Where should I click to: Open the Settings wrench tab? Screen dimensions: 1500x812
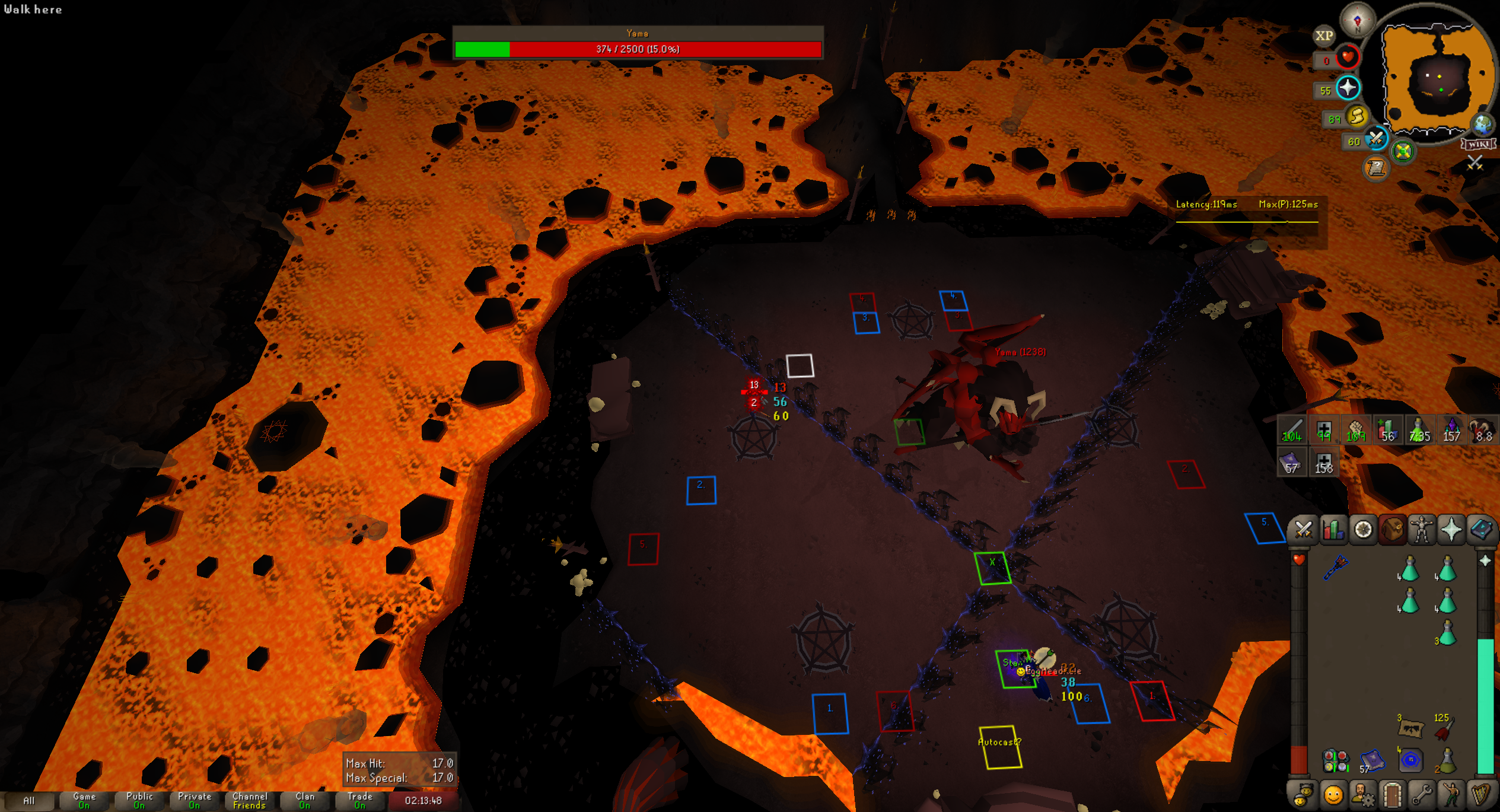point(1422,795)
